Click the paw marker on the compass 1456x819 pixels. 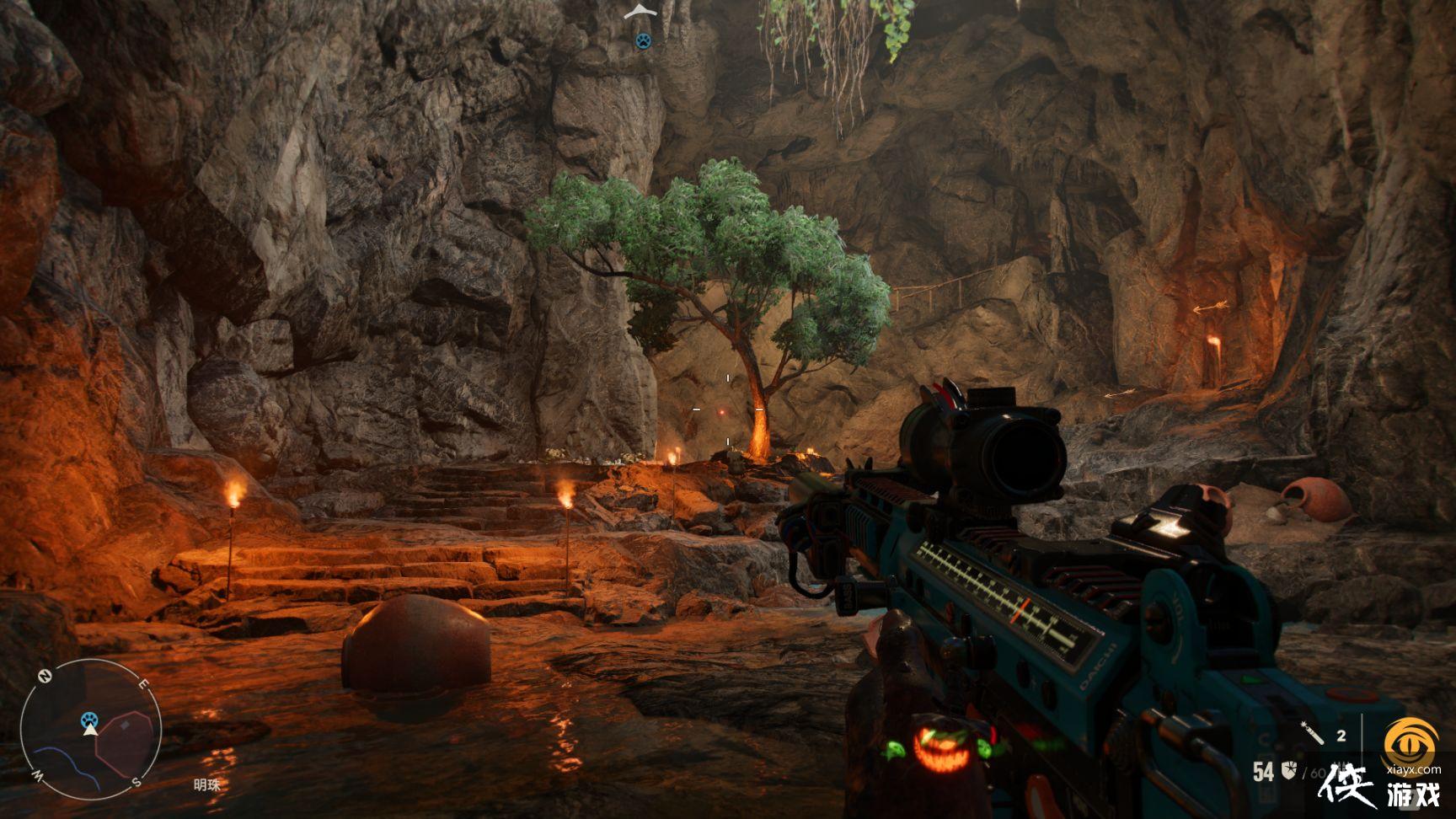(x=643, y=40)
